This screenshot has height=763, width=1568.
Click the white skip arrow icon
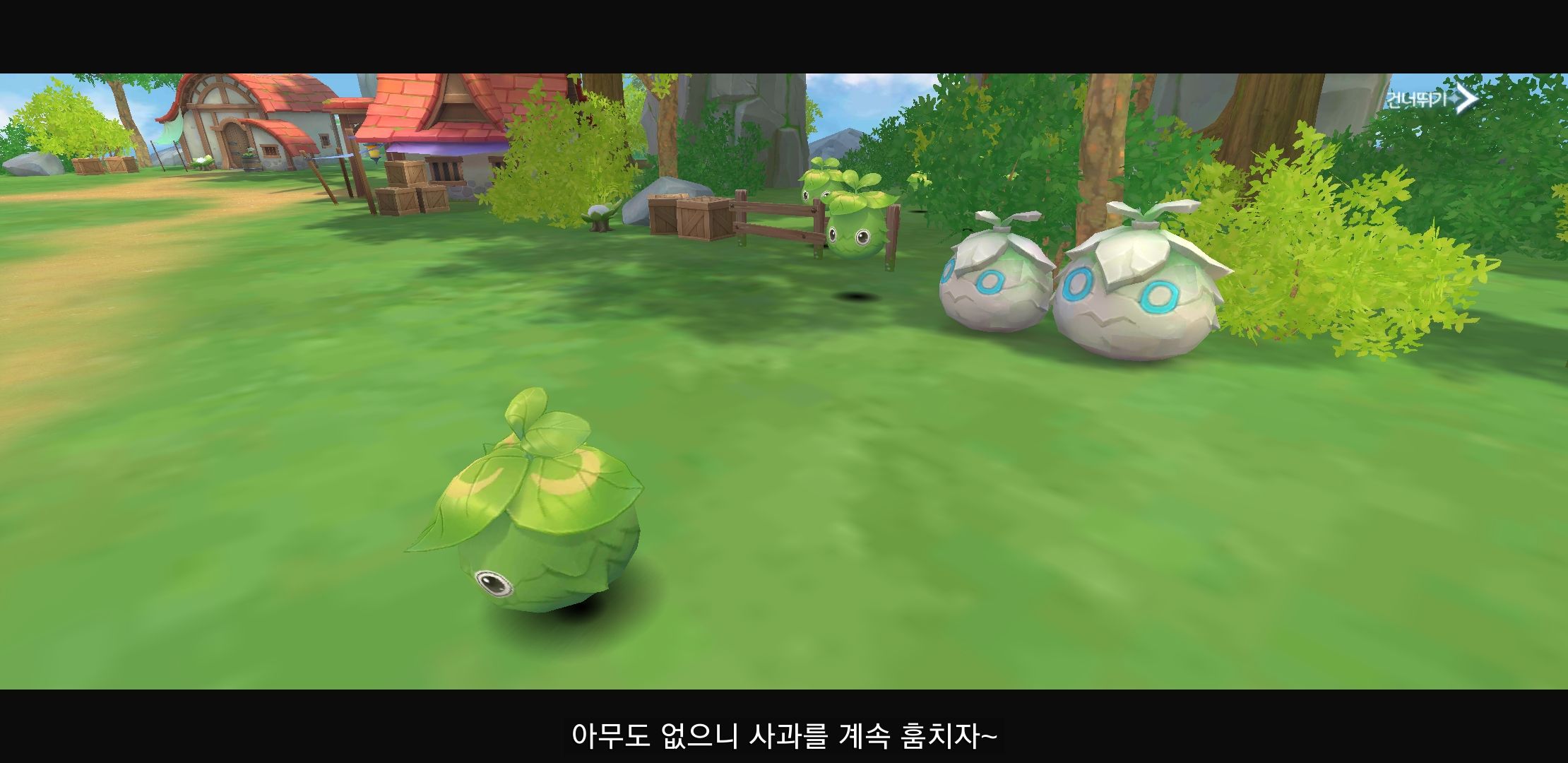tap(1468, 99)
